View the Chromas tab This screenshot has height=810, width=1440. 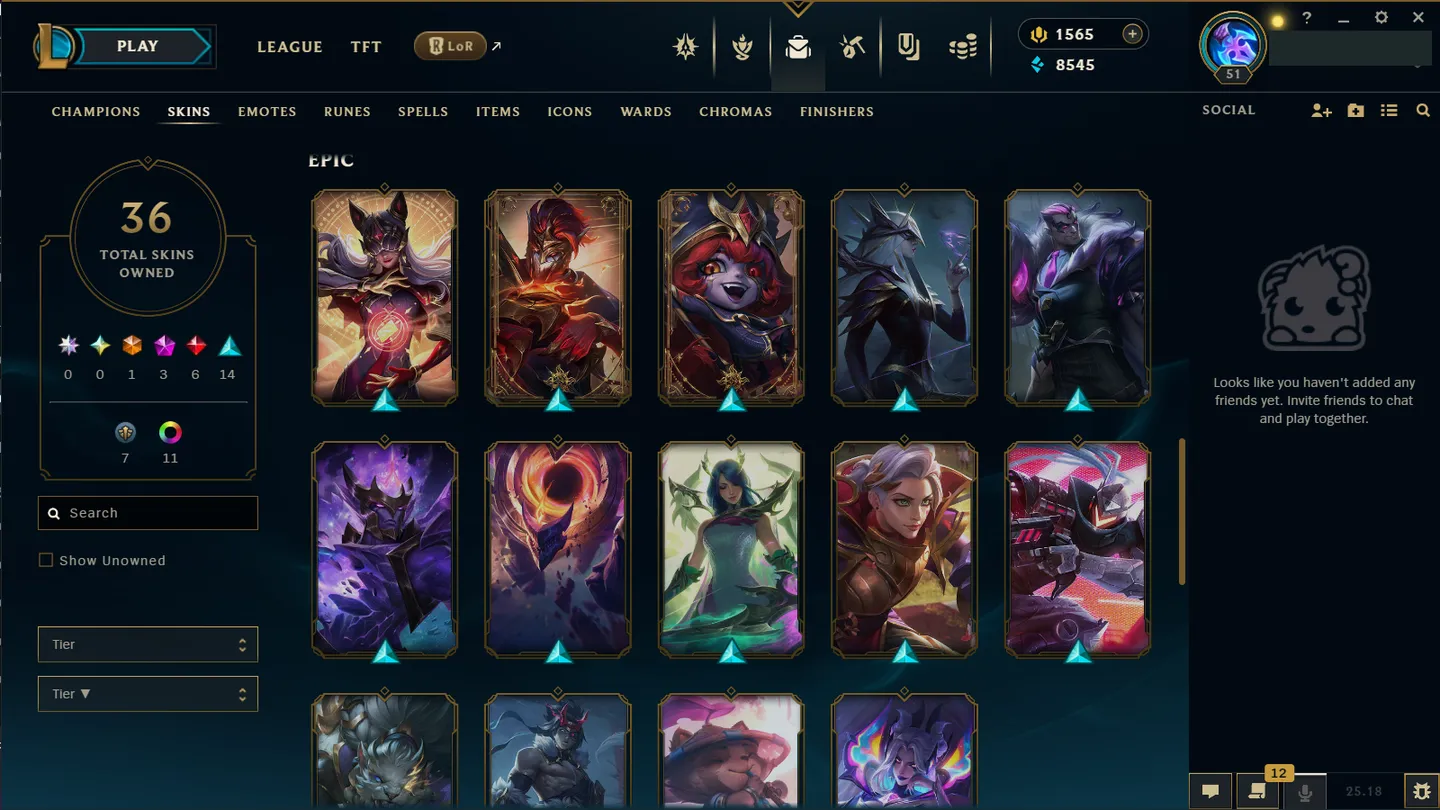735,112
